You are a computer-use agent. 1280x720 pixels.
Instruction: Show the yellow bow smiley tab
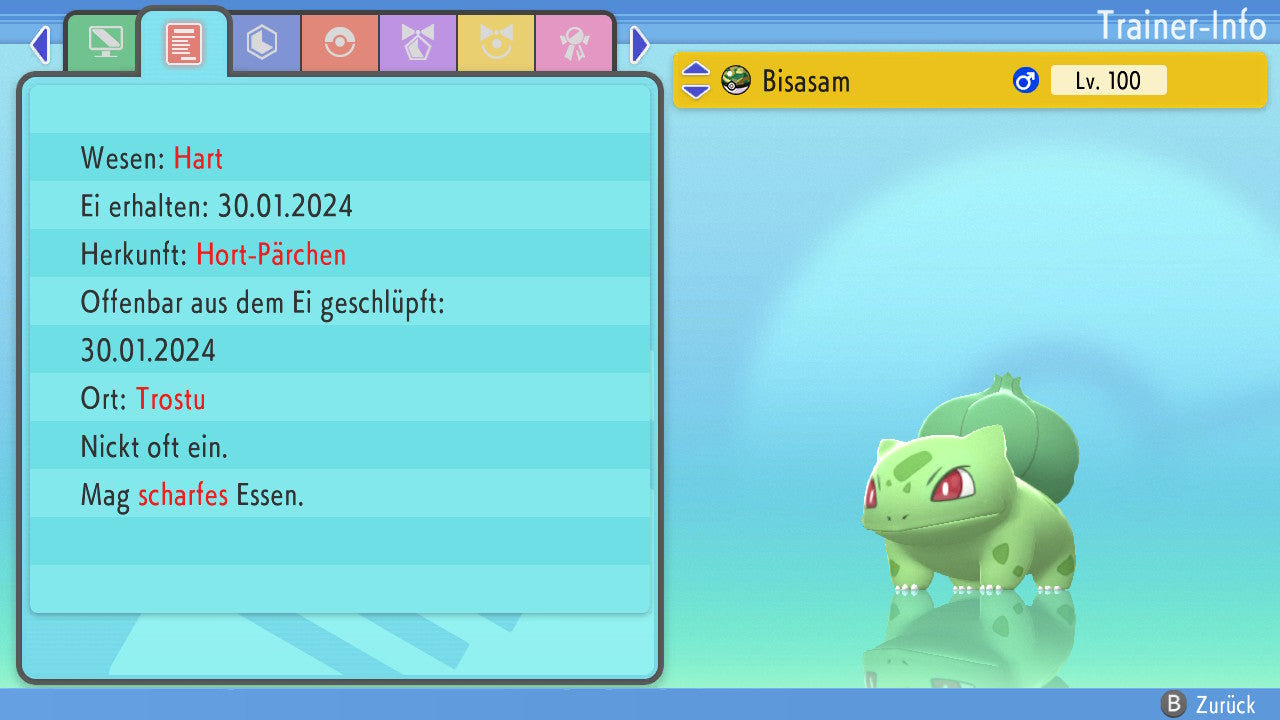coord(496,43)
